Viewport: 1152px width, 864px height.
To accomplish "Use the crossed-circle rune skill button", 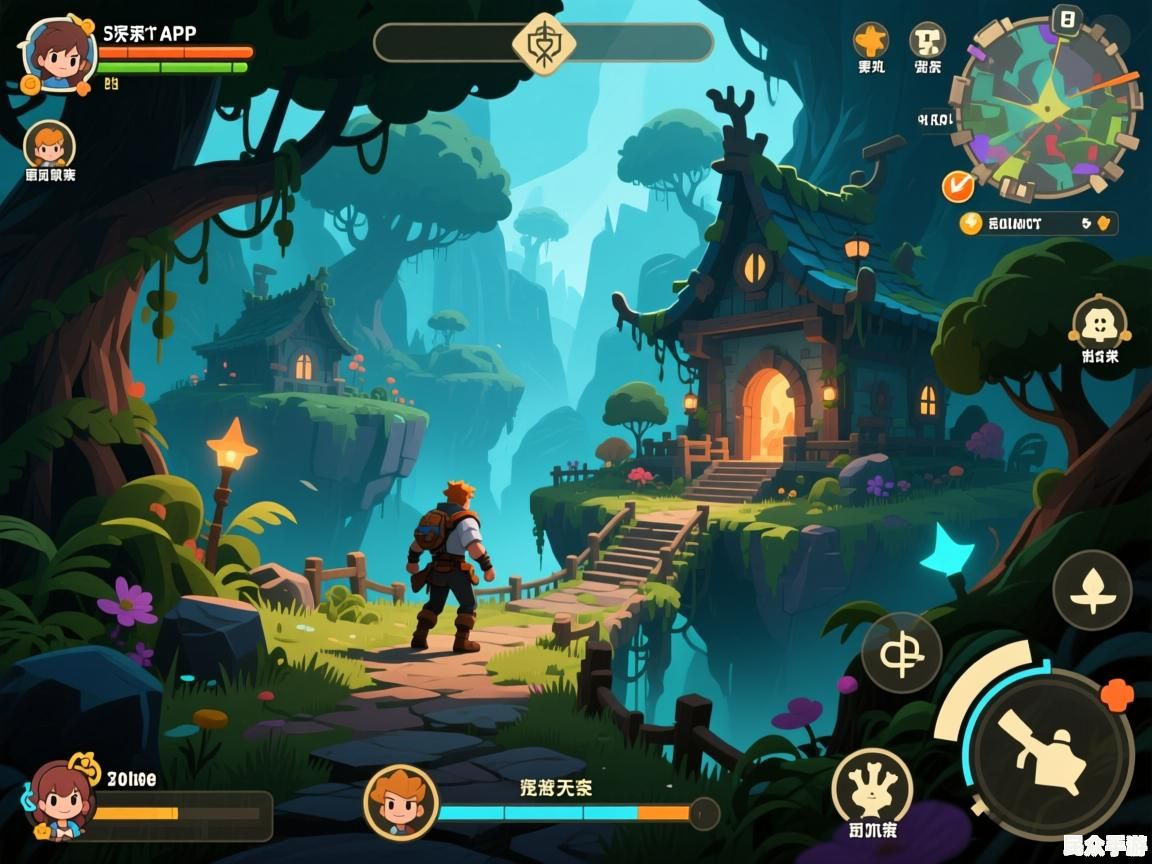I will pos(901,652).
